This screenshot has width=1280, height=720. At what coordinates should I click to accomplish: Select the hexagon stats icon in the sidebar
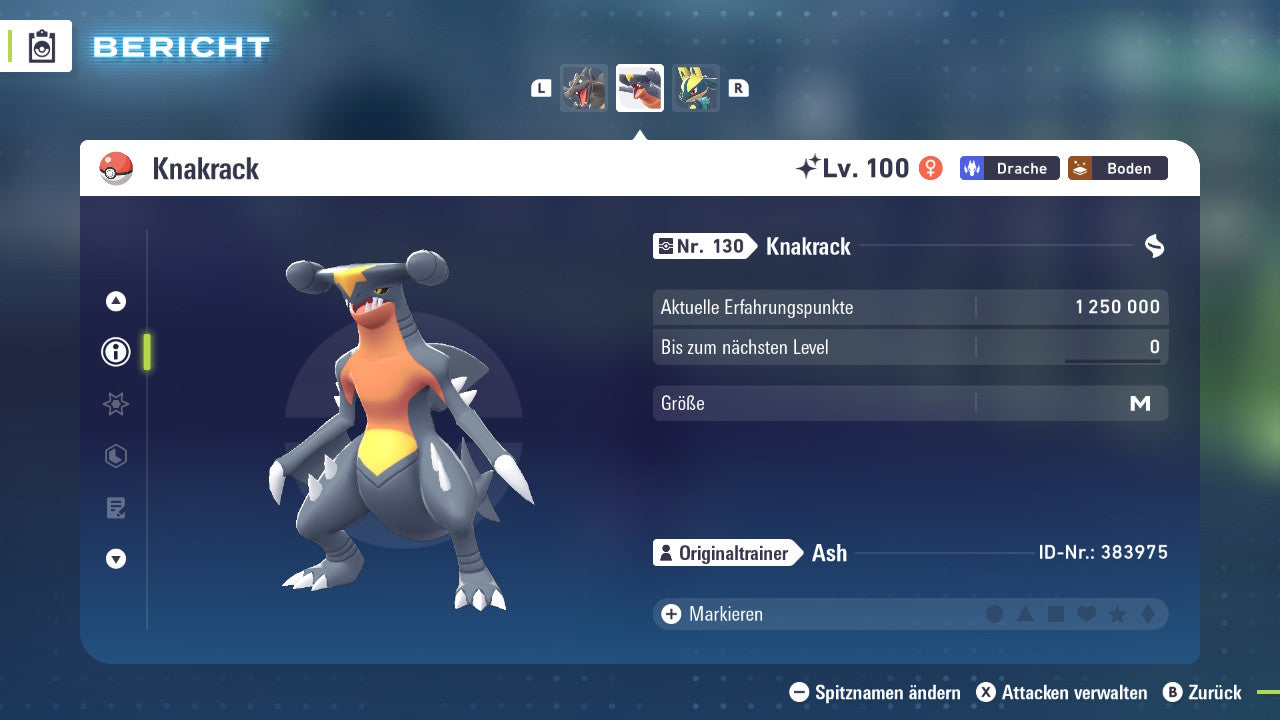[x=115, y=456]
